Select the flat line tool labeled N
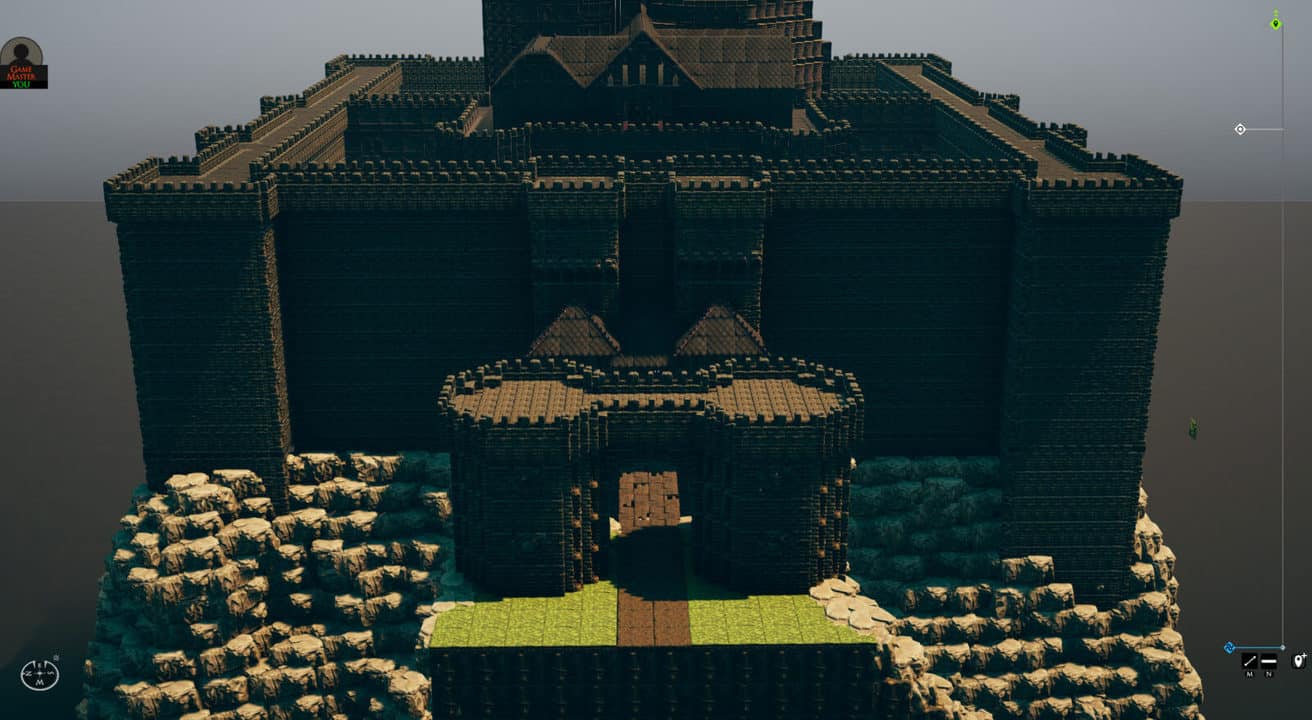The height and width of the screenshot is (720, 1312). 1268,661
